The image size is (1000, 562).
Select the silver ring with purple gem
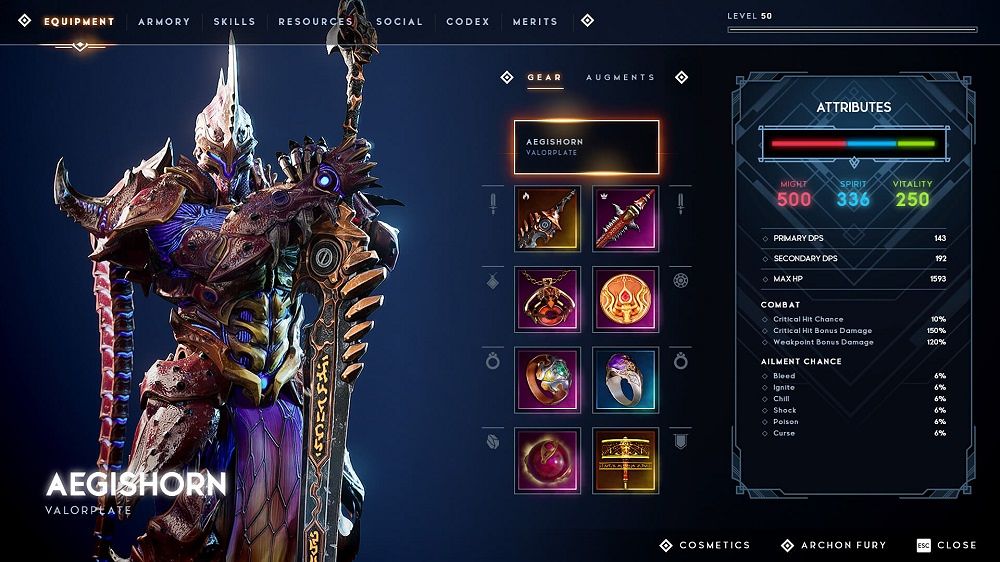(x=625, y=379)
